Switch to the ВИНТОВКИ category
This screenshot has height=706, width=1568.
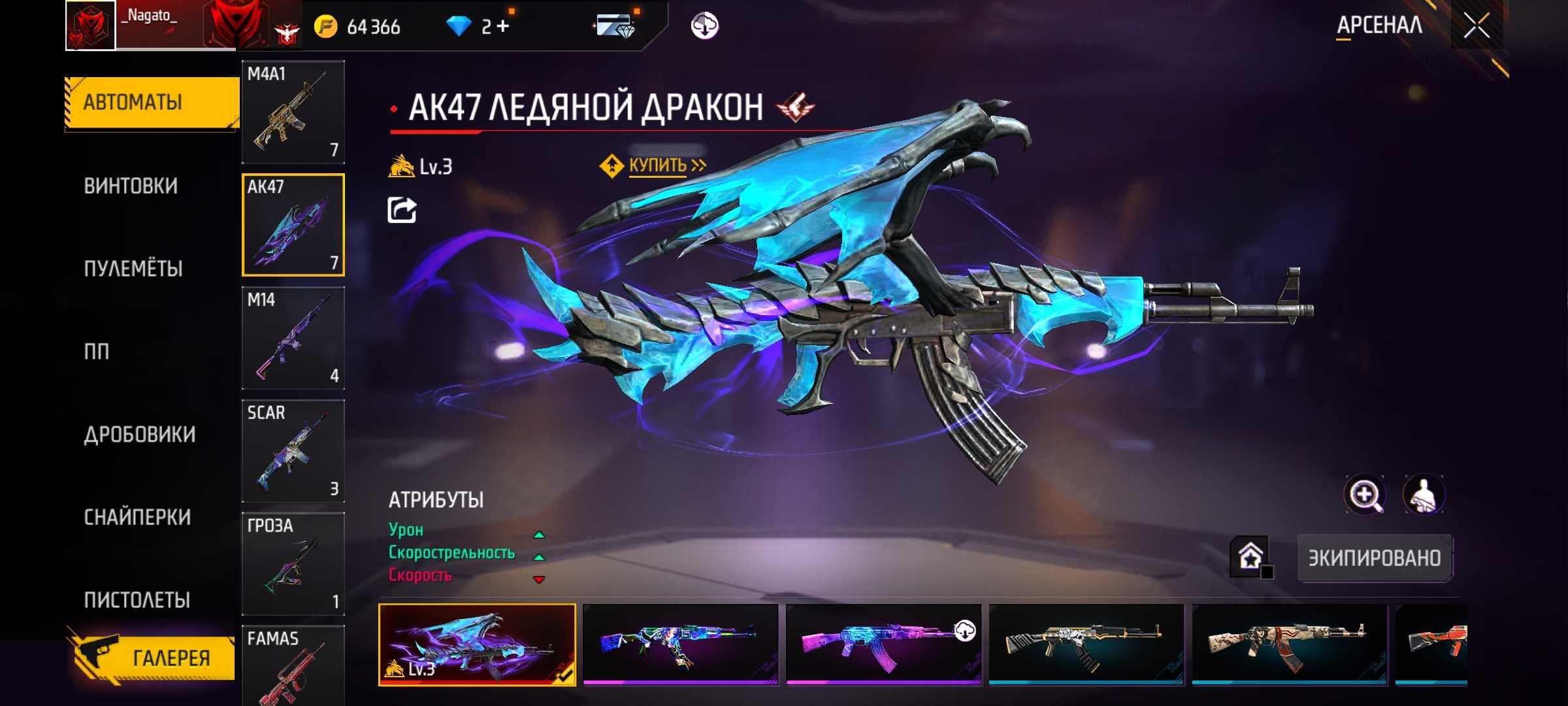pyautogui.click(x=131, y=186)
